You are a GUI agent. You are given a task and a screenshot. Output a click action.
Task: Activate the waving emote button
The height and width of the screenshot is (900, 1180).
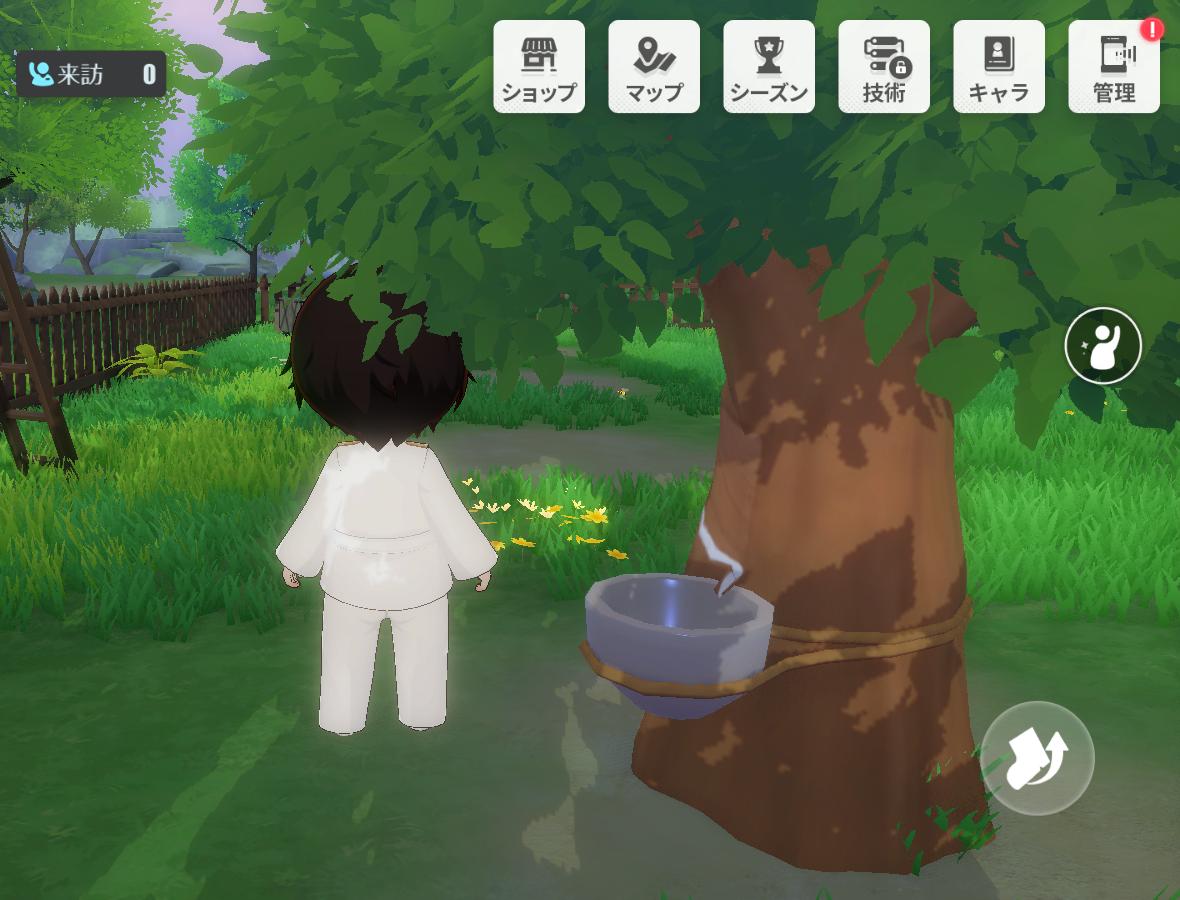pos(1103,346)
